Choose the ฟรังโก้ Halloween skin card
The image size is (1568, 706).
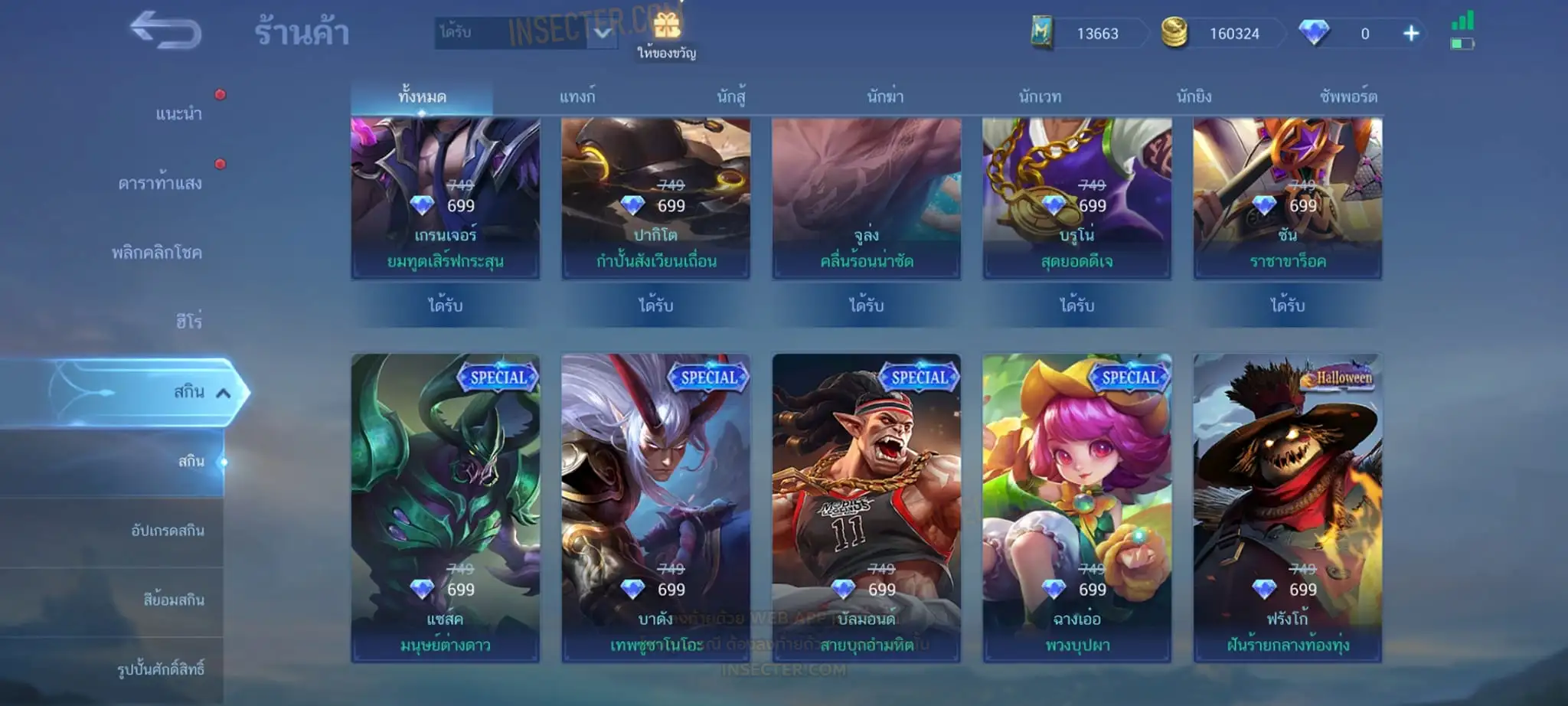(x=1287, y=508)
